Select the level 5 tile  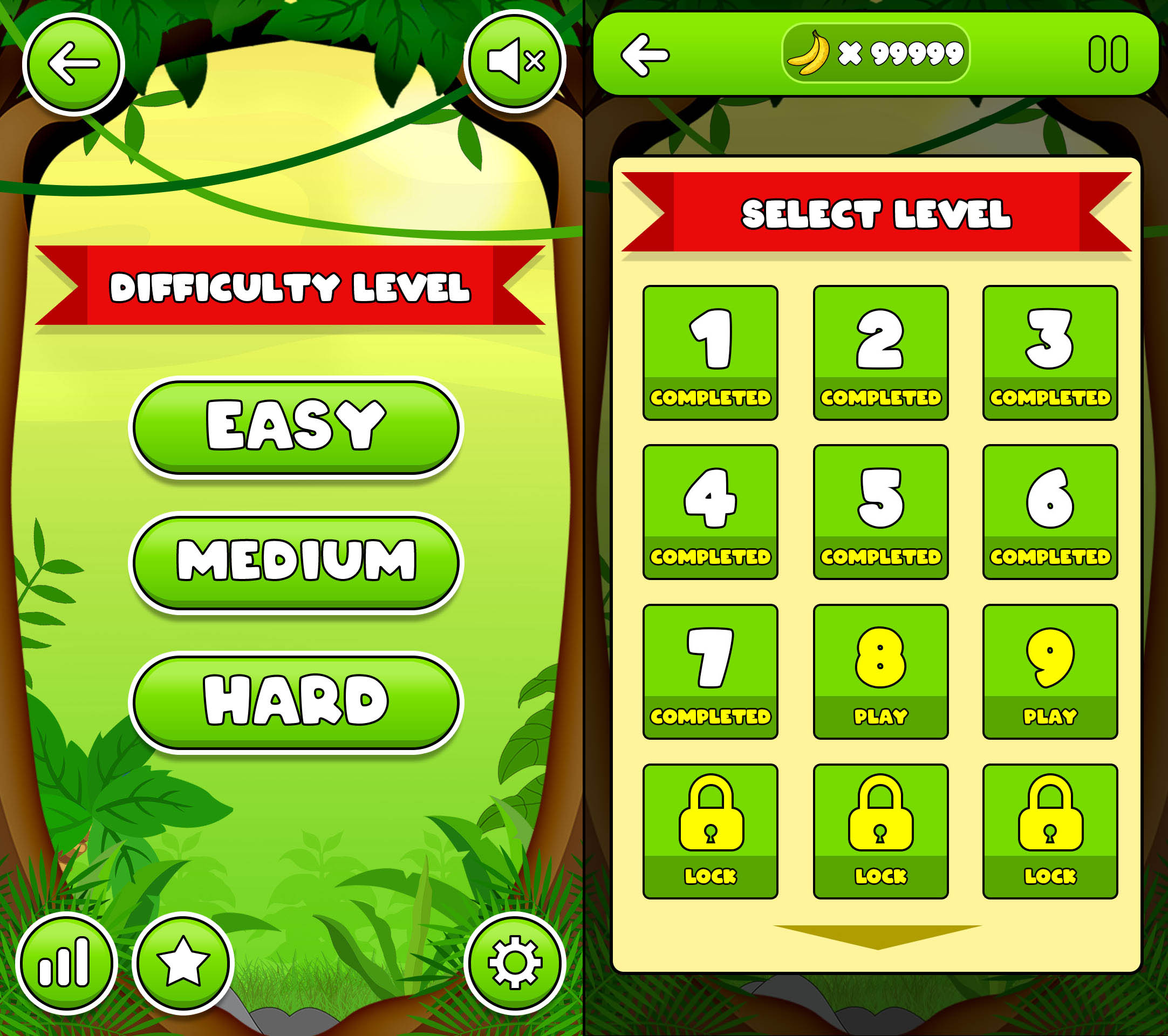pos(880,512)
